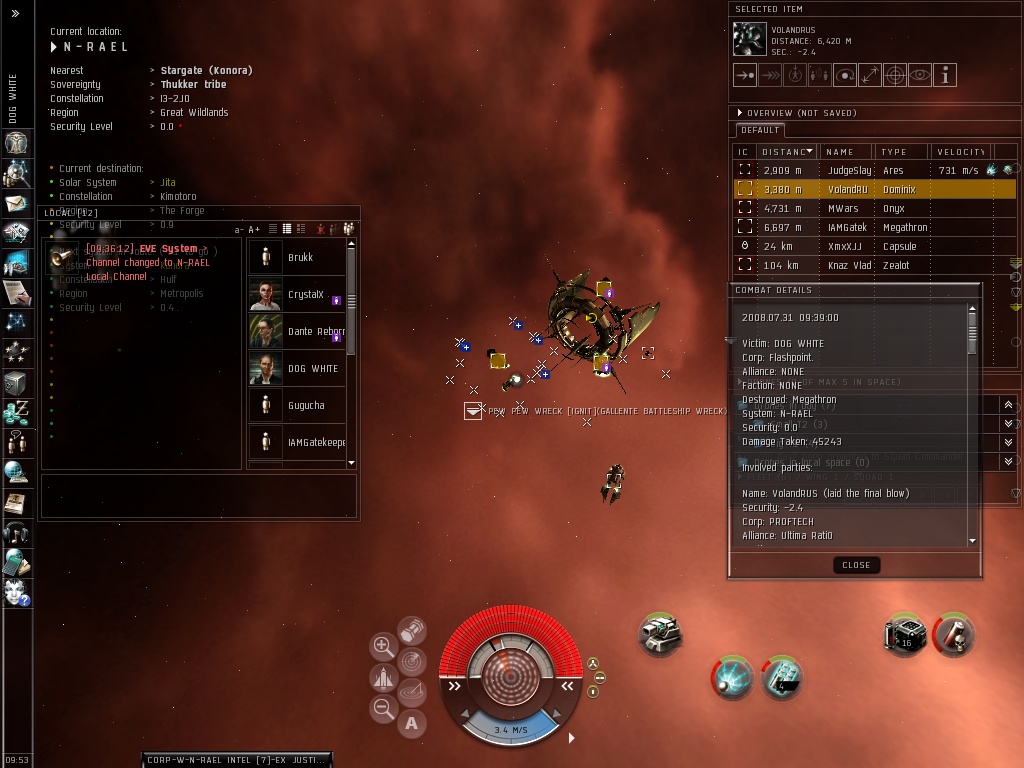1024x768 pixels.
Task: Switch to the Default overview tab
Action: [760, 130]
